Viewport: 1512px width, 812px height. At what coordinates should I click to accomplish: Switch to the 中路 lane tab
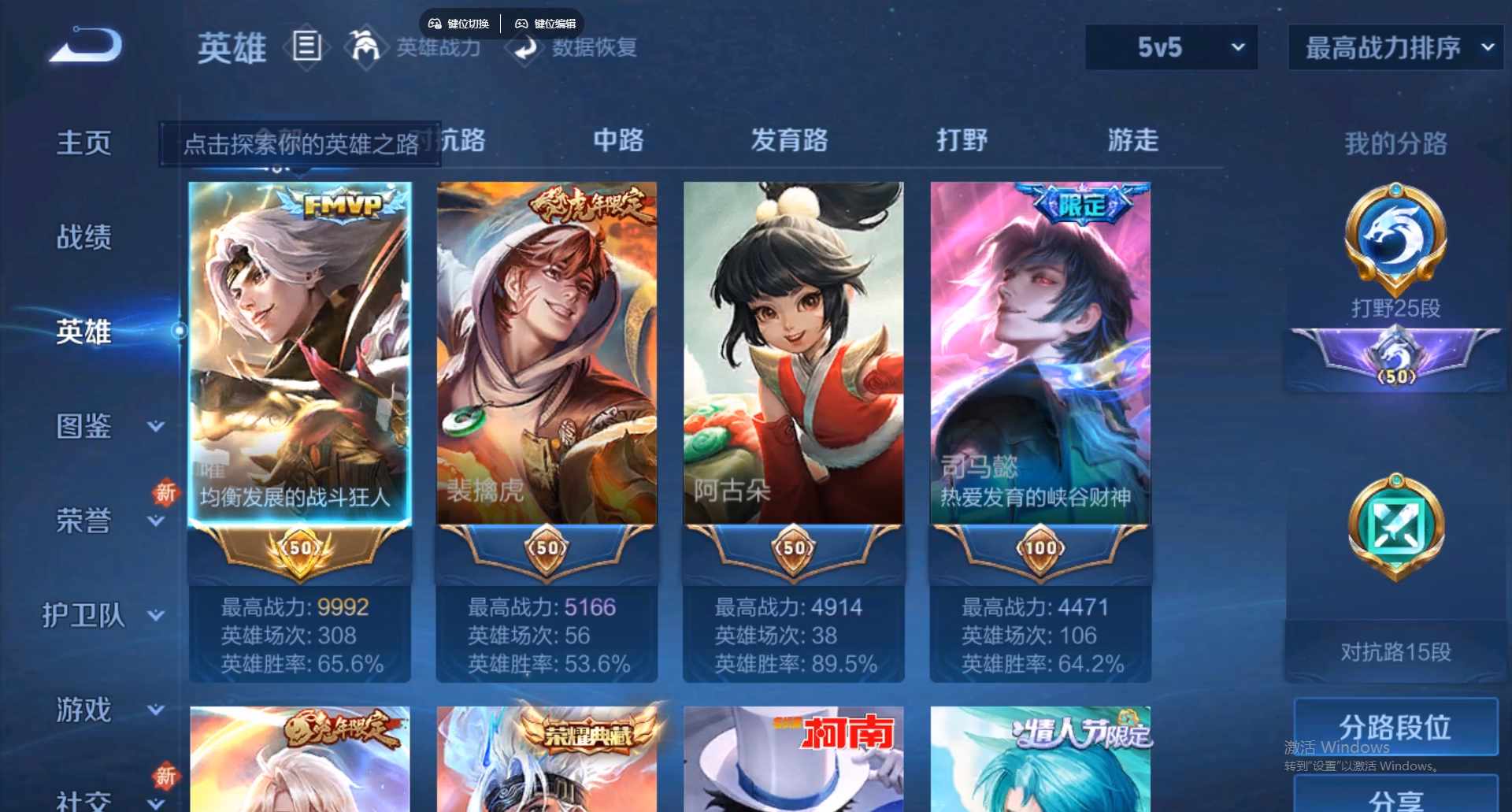618,141
